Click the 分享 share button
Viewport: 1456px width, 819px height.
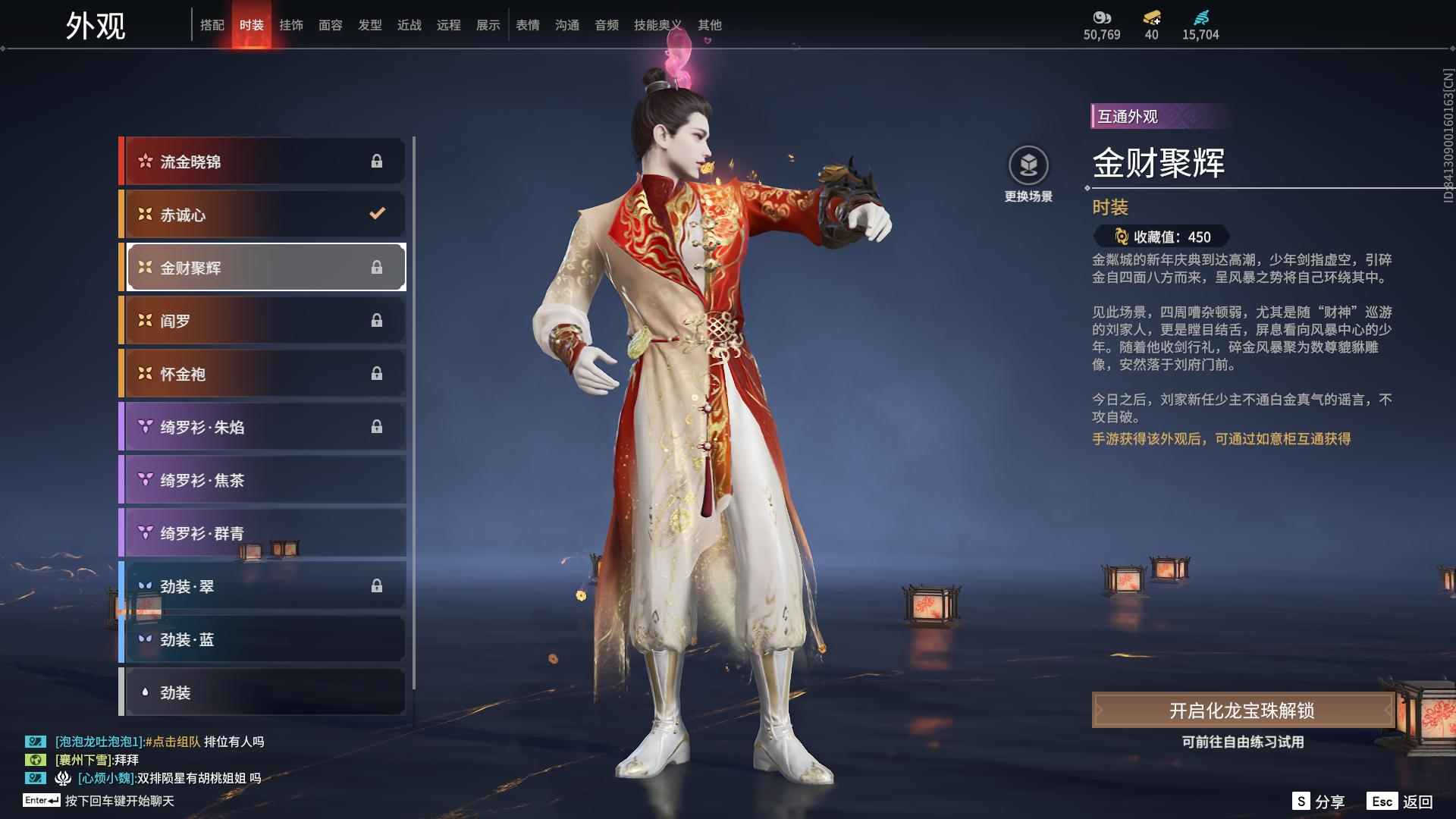coord(1329,800)
